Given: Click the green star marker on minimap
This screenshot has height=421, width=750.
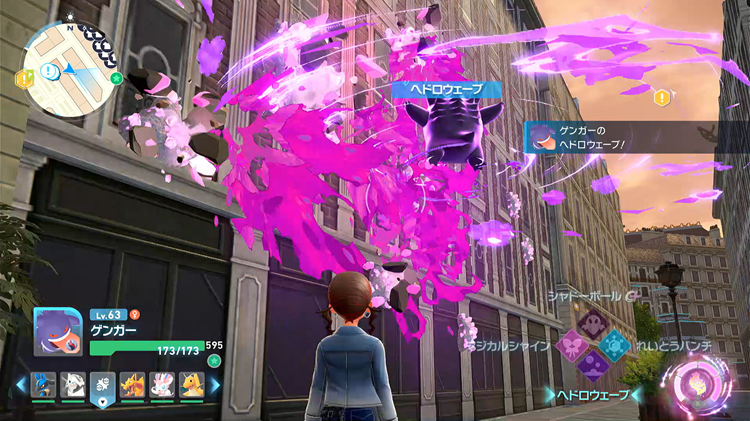Looking at the screenshot, I should click(116, 77).
